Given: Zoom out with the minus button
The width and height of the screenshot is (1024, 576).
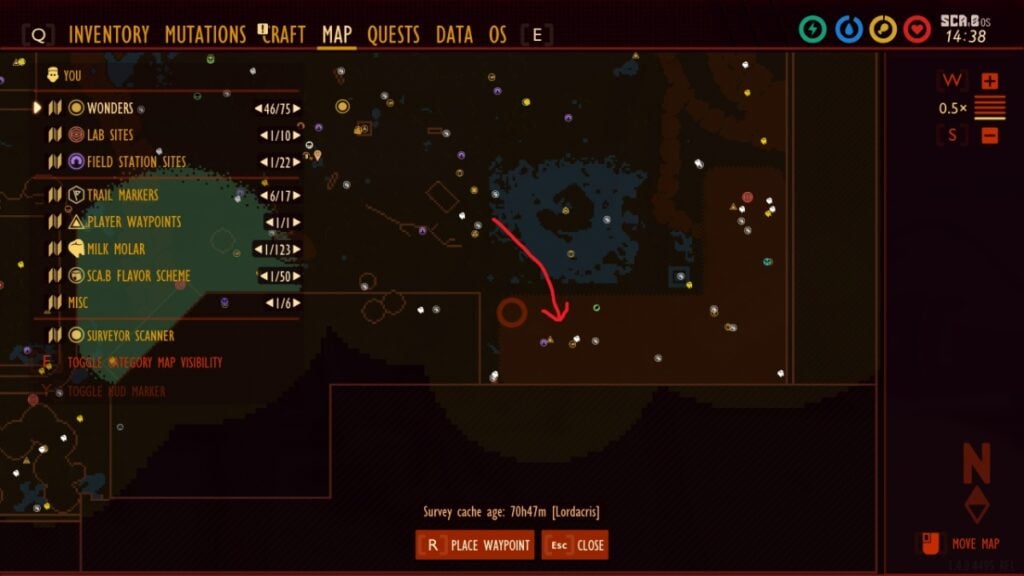Looking at the screenshot, I should [990, 135].
